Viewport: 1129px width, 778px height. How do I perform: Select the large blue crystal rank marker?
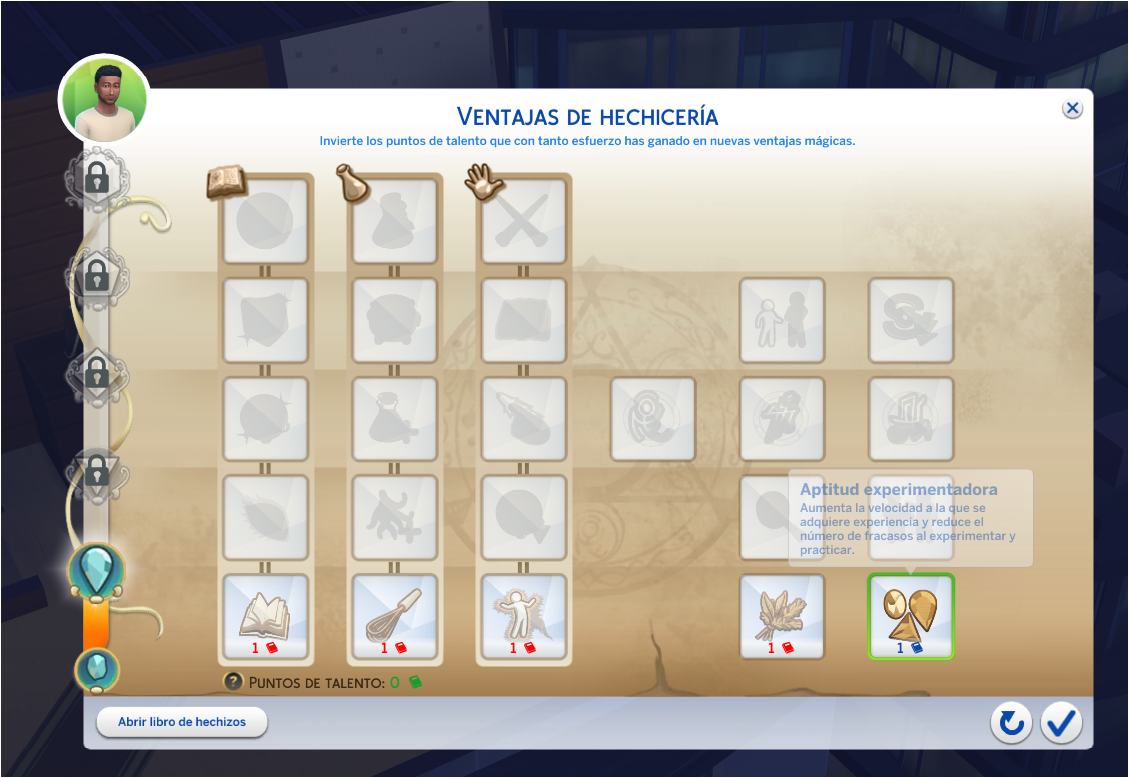[x=97, y=570]
